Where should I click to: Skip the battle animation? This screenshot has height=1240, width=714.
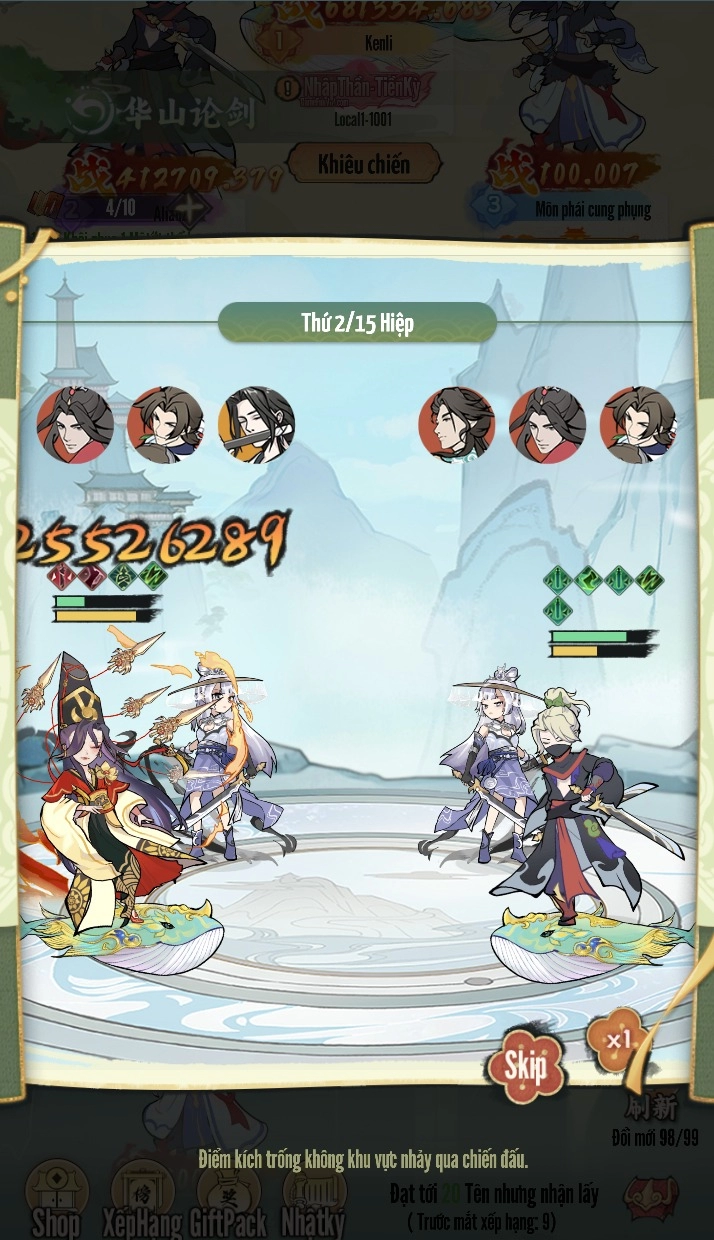click(525, 1066)
